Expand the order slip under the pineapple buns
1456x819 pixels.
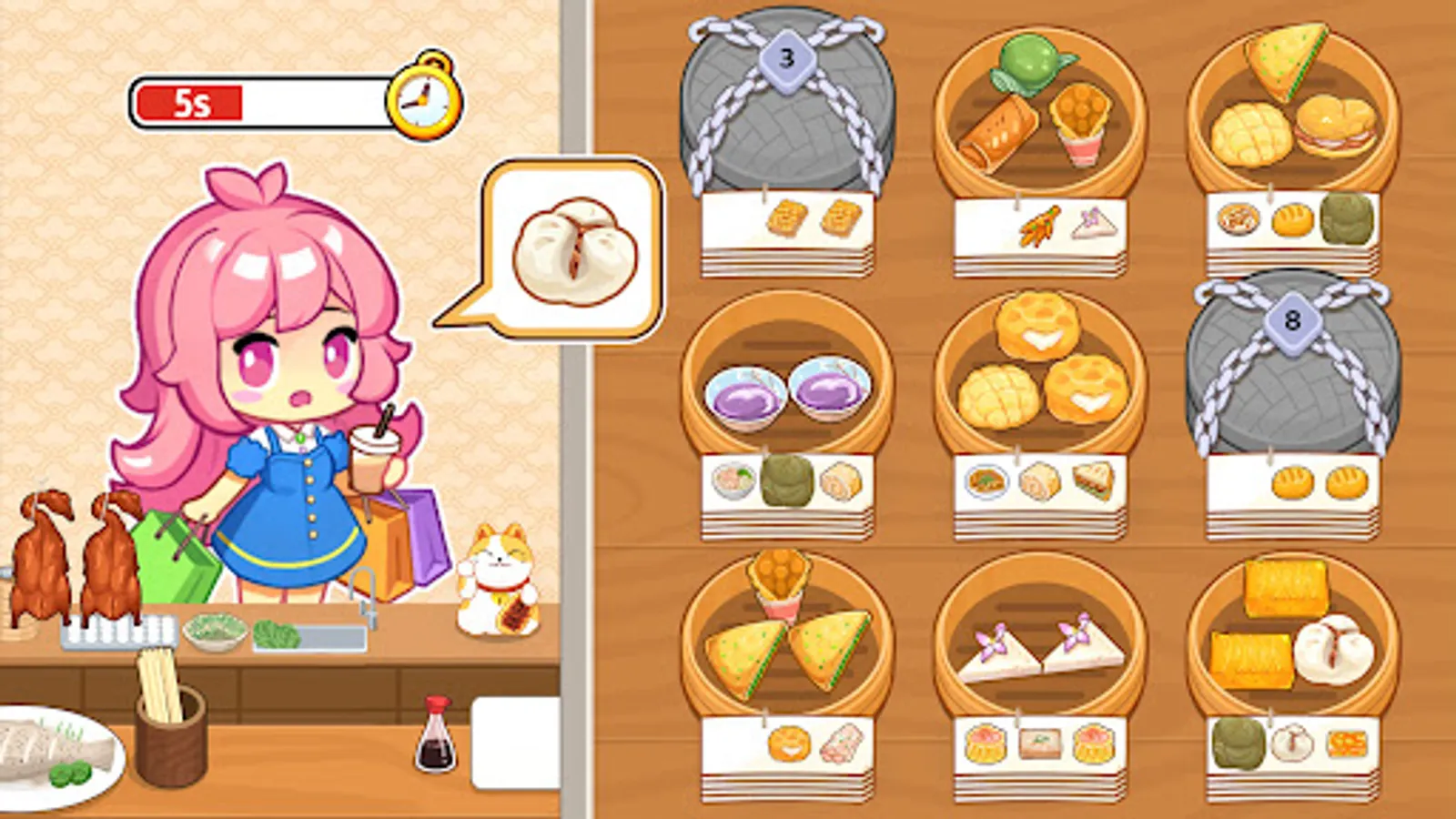1037,482
